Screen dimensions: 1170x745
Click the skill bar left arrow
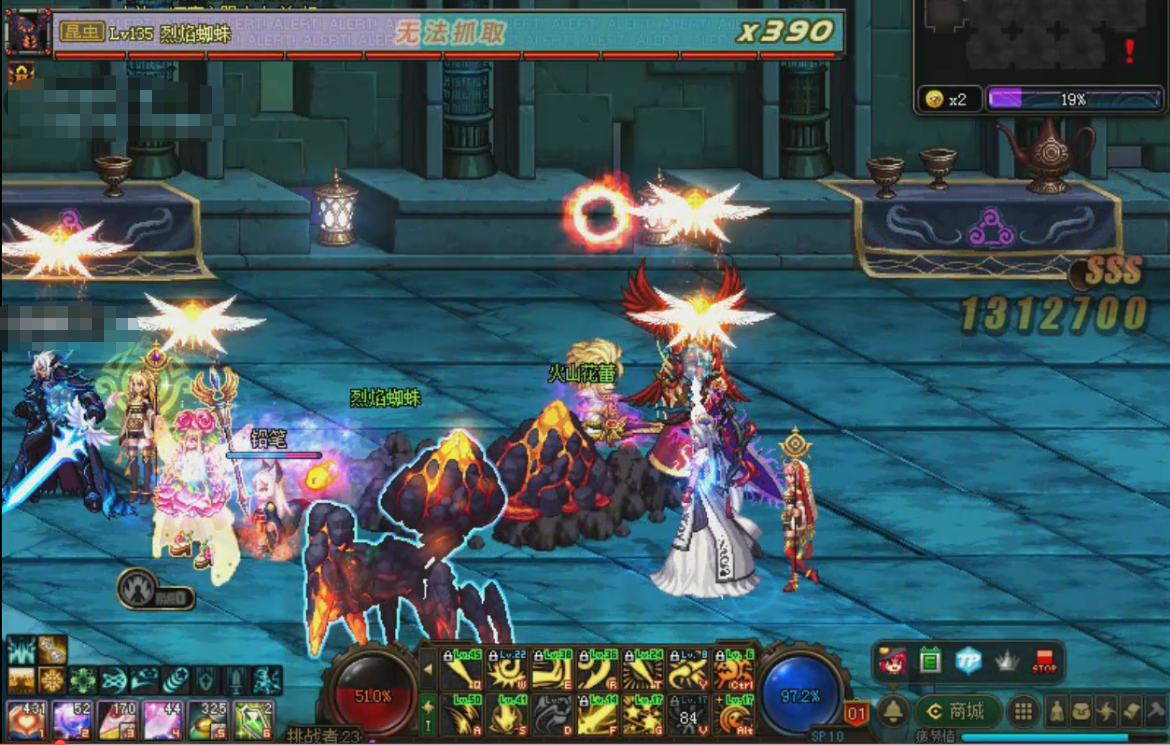(x=428, y=669)
